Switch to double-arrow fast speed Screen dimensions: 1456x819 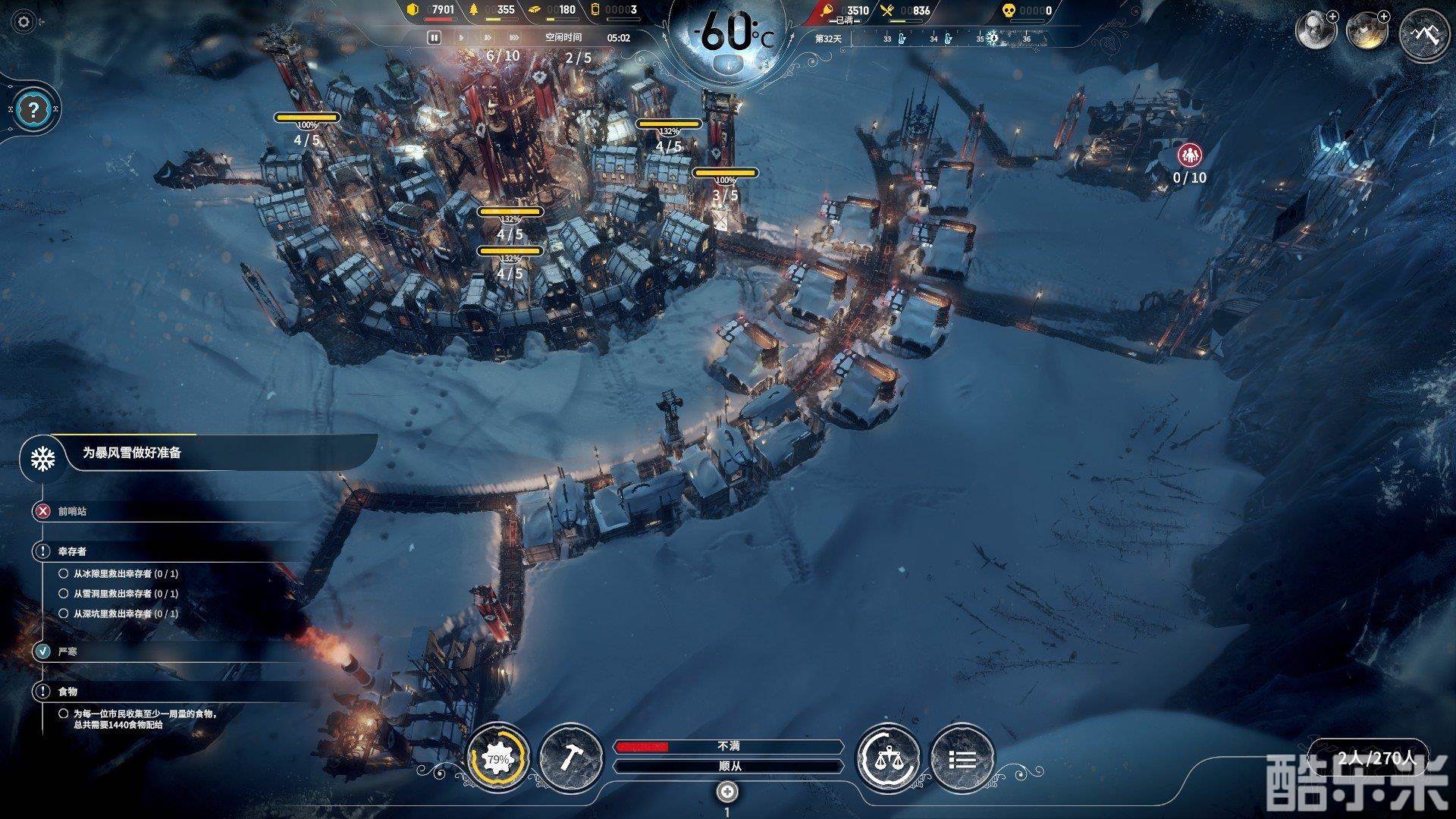[487, 37]
